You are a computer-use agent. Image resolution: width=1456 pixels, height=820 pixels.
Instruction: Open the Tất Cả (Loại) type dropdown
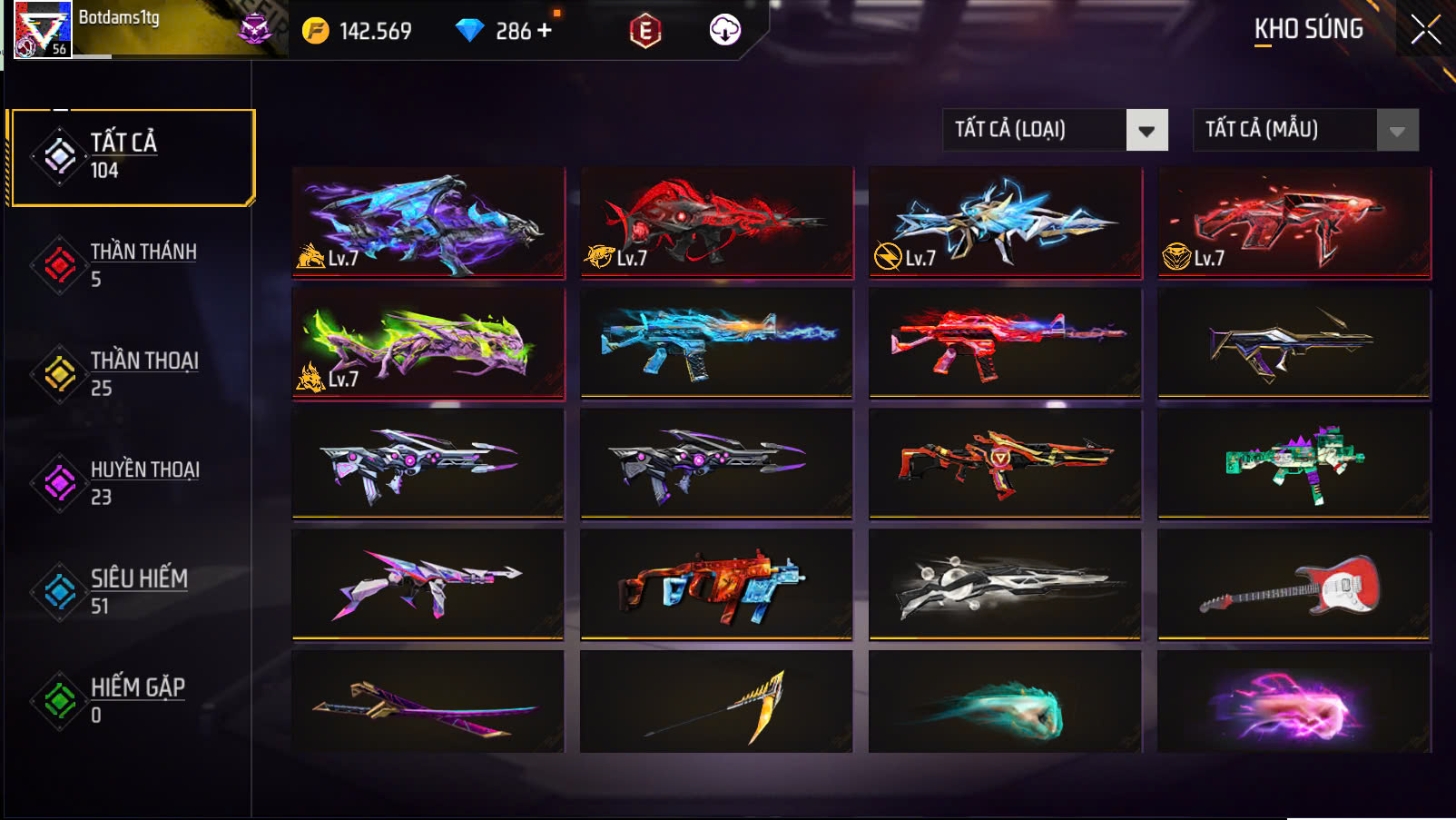(x=1055, y=130)
